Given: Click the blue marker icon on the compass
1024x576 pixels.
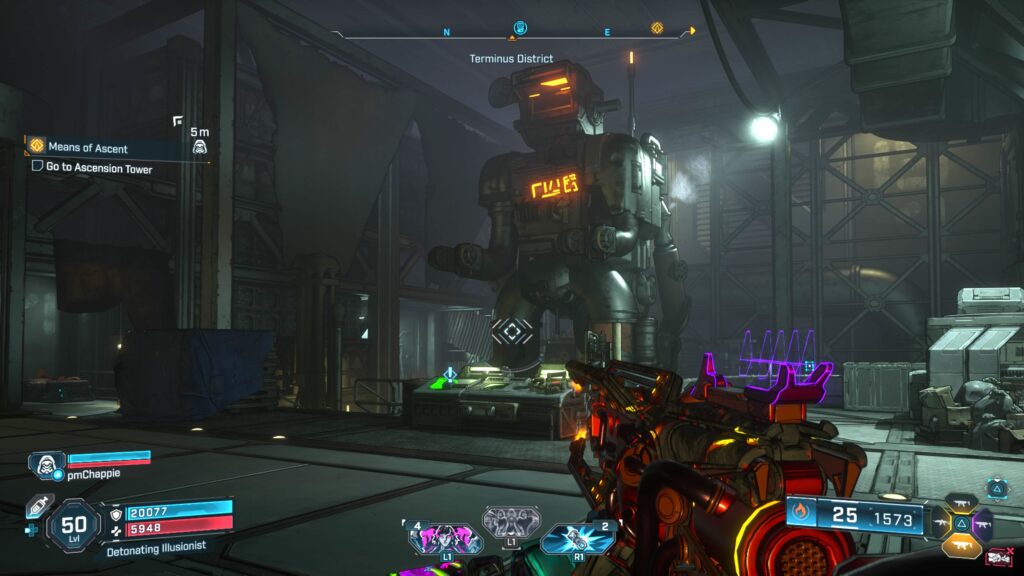Looking at the screenshot, I should click(519, 27).
